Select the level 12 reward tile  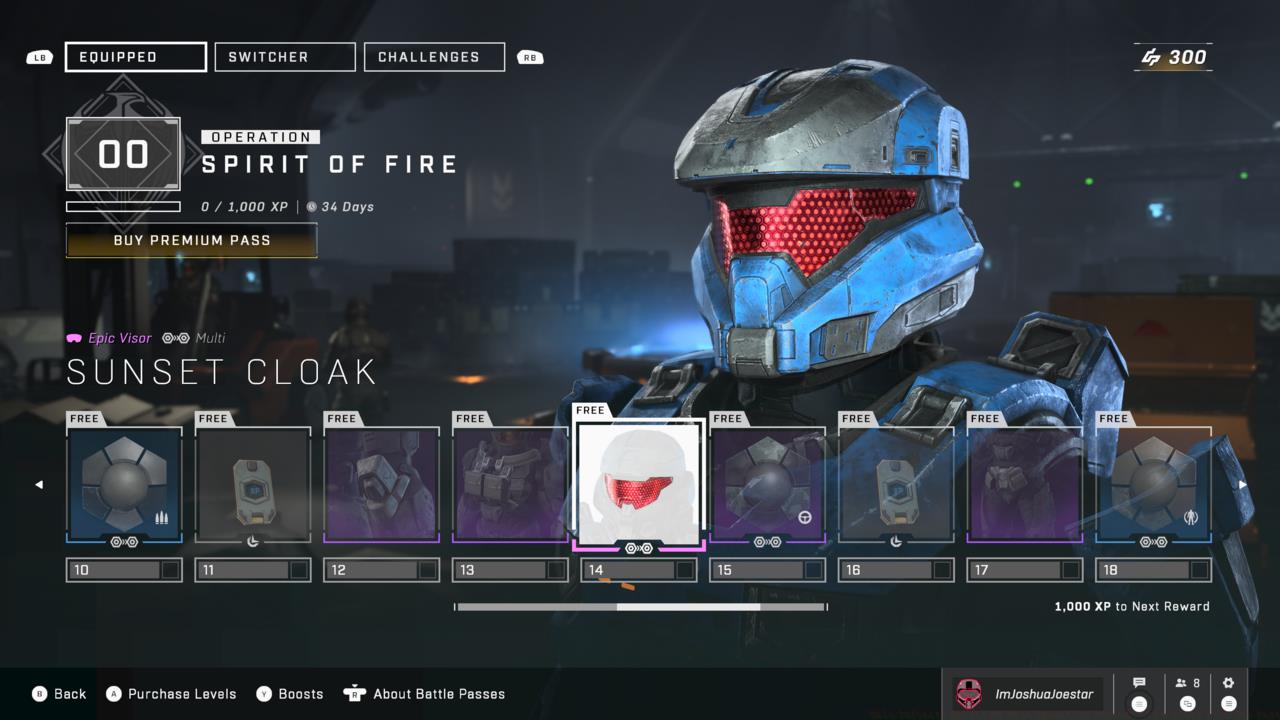(x=381, y=486)
